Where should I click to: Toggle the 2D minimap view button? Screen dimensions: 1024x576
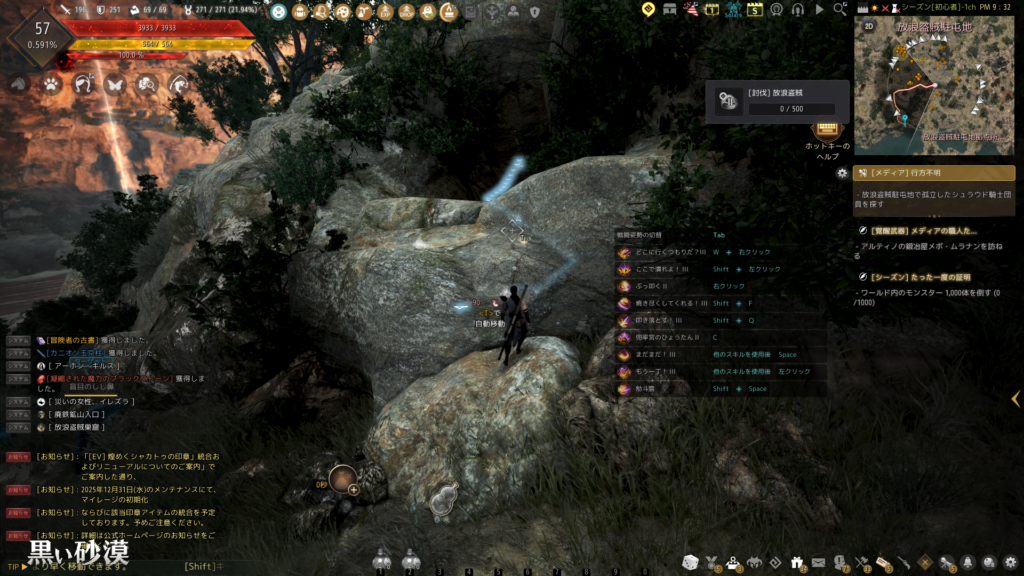pos(869,26)
